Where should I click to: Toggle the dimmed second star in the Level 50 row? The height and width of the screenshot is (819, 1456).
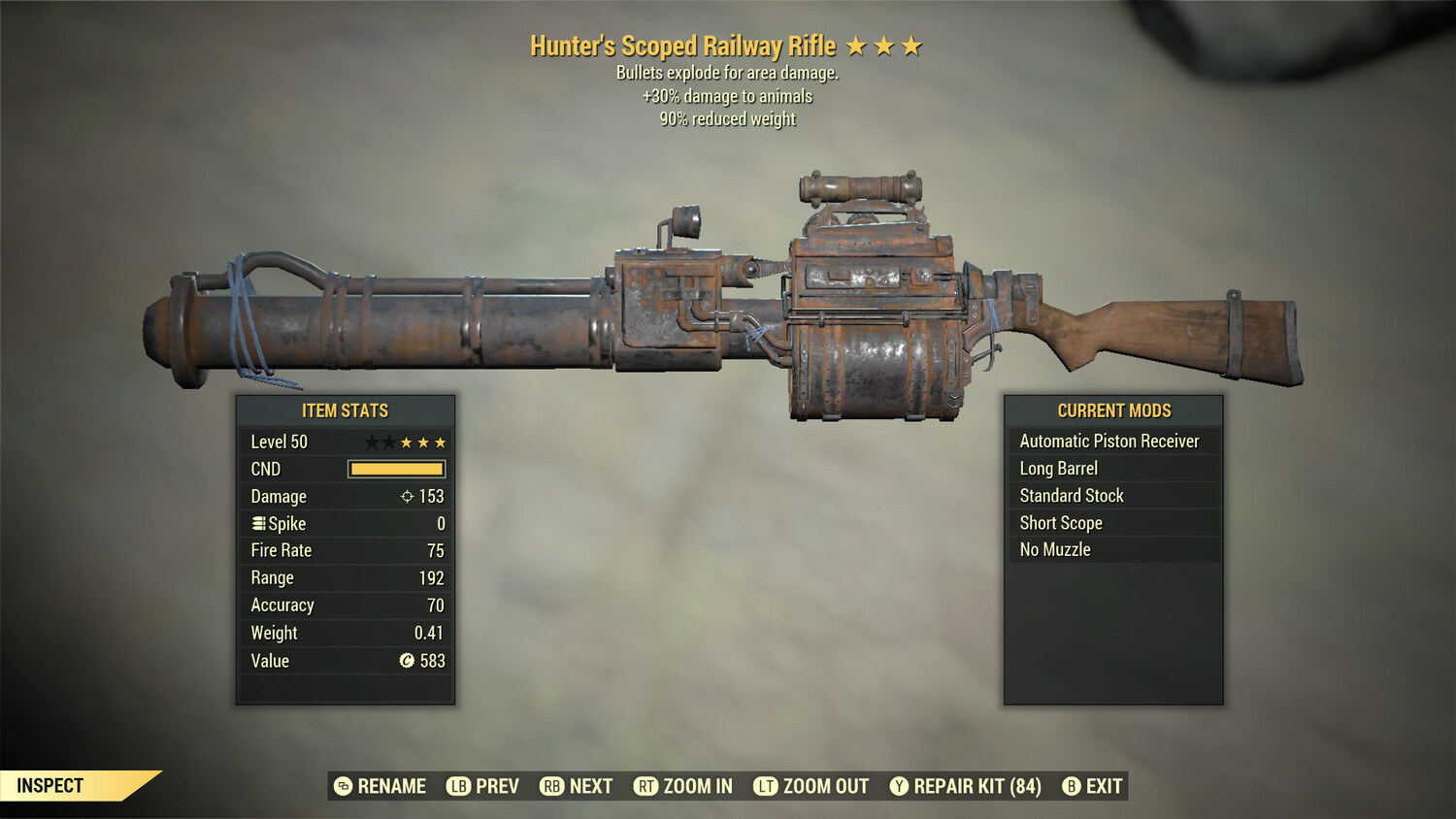pos(390,441)
